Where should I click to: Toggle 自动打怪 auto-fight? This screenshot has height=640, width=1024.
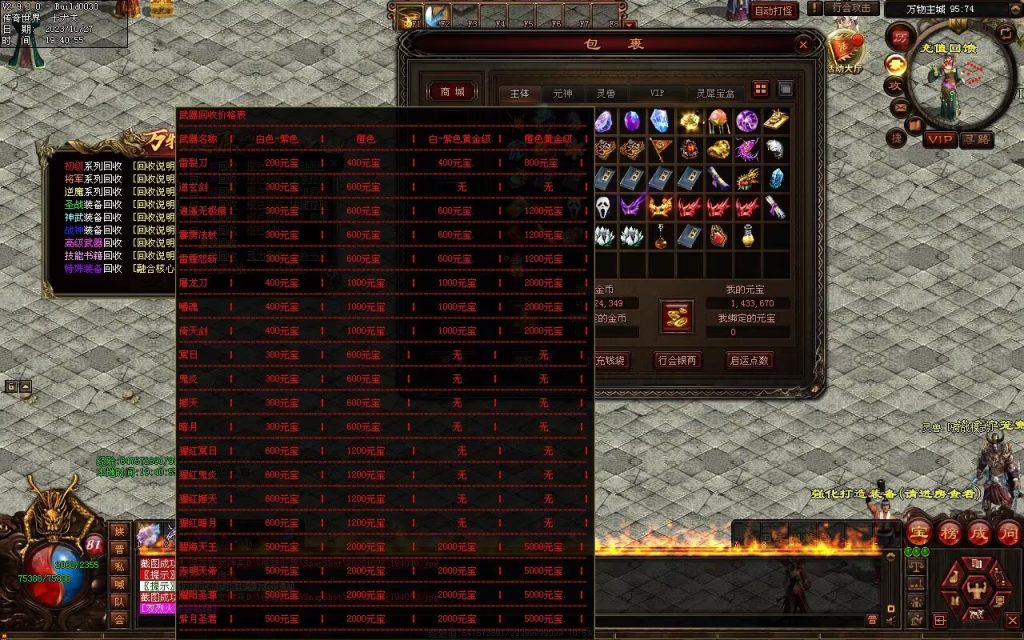[775, 11]
